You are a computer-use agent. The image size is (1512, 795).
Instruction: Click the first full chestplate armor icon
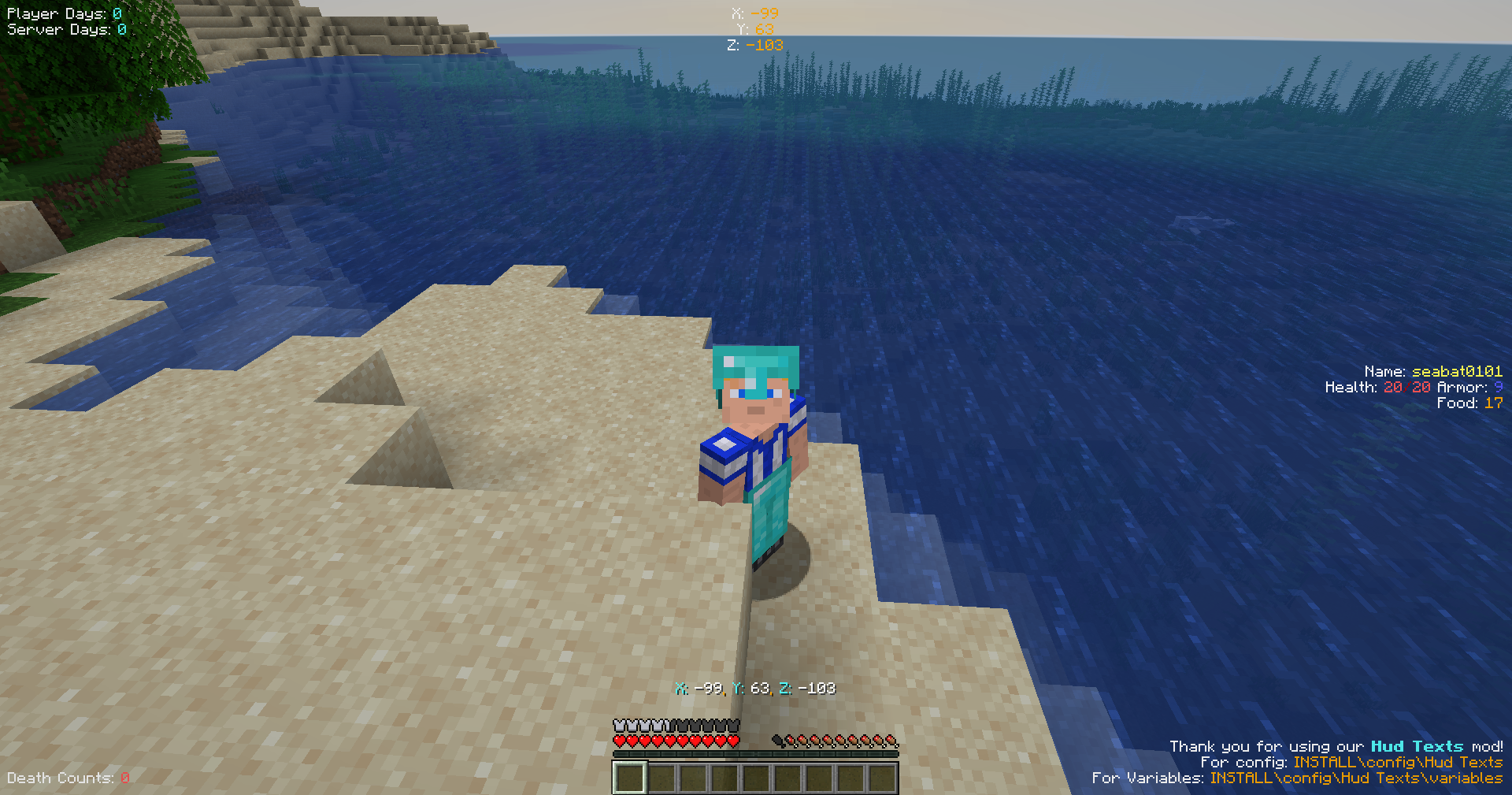620,724
